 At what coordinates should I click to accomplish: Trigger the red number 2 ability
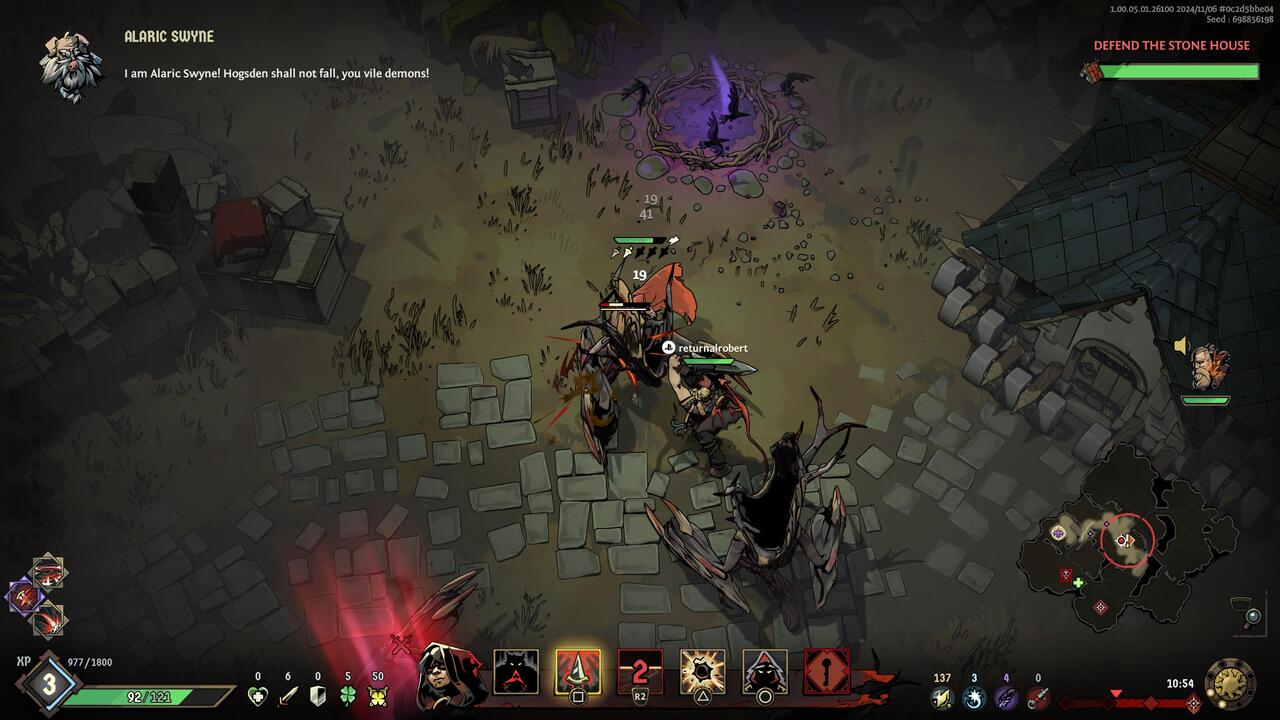640,672
